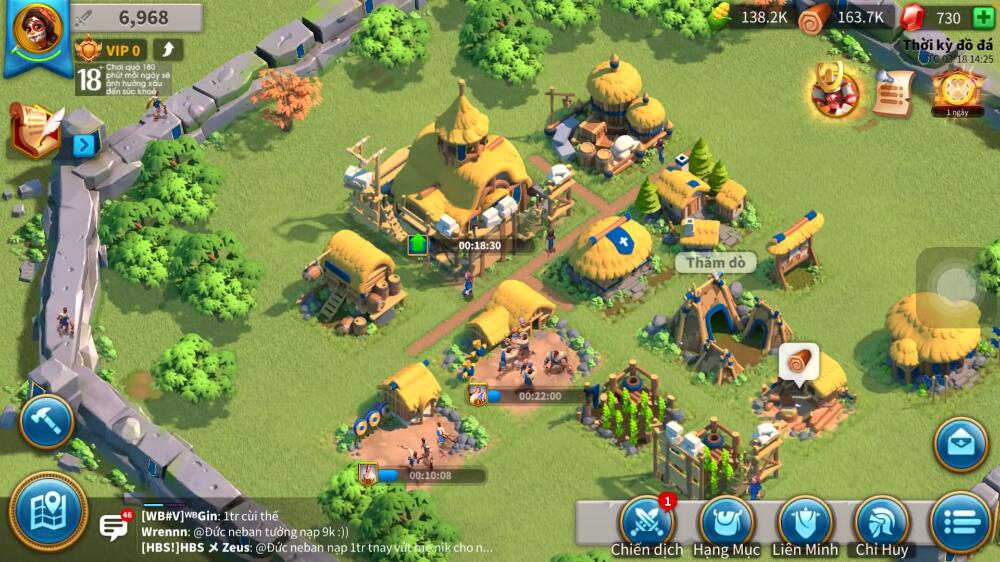The width and height of the screenshot is (1000, 562).
Task: Switch to the world map view
Action: [x=48, y=511]
